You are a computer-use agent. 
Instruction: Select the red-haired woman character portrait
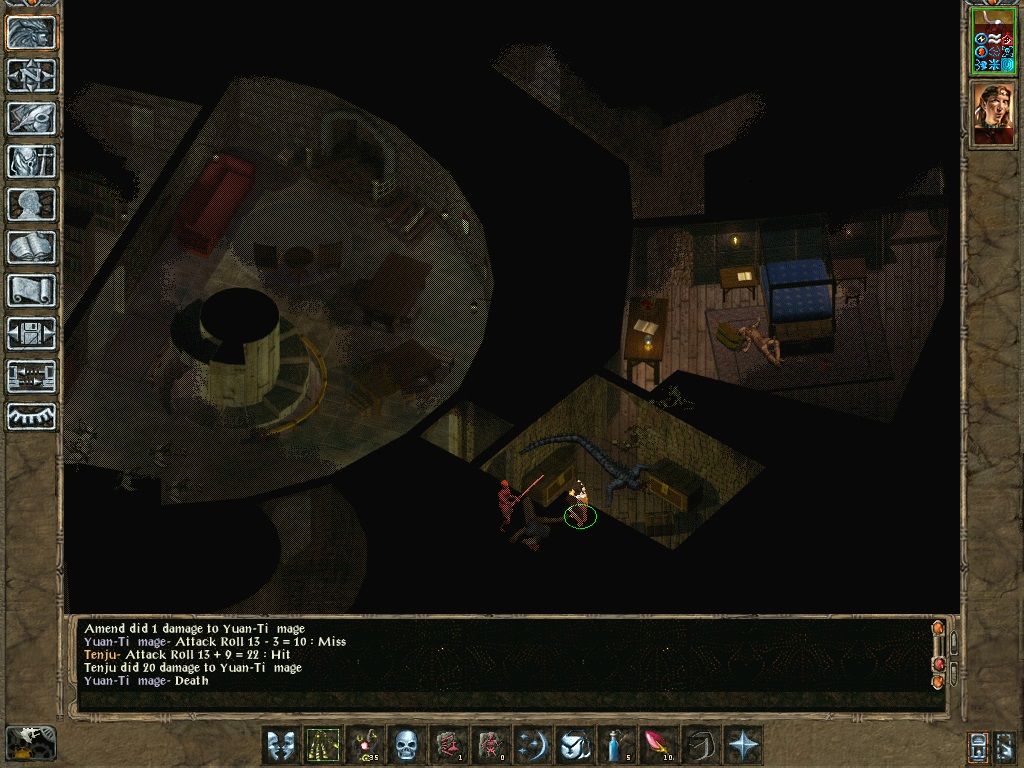992,114
